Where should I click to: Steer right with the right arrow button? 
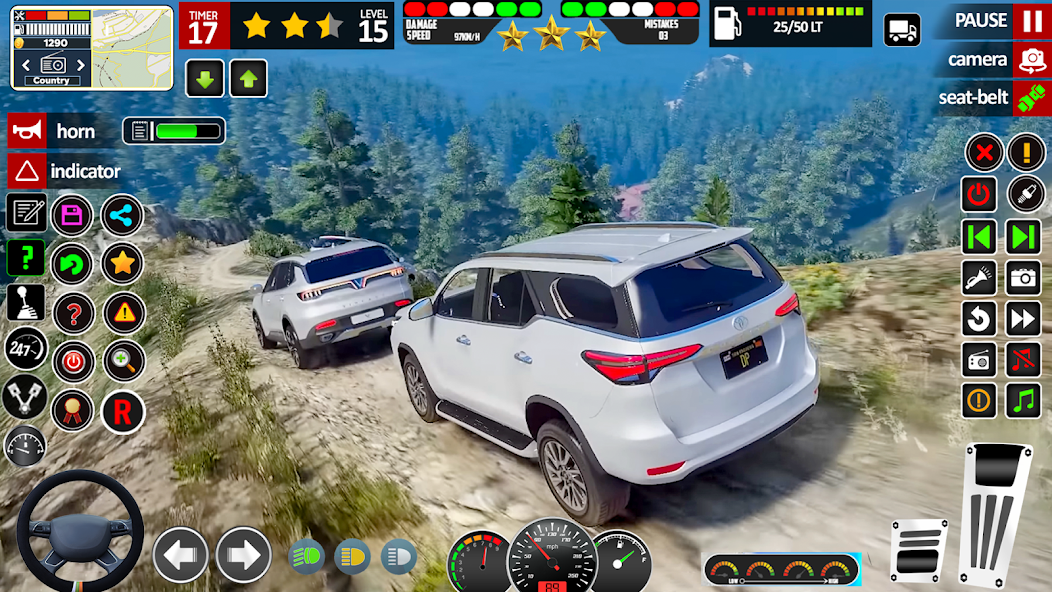click(243, 554)
